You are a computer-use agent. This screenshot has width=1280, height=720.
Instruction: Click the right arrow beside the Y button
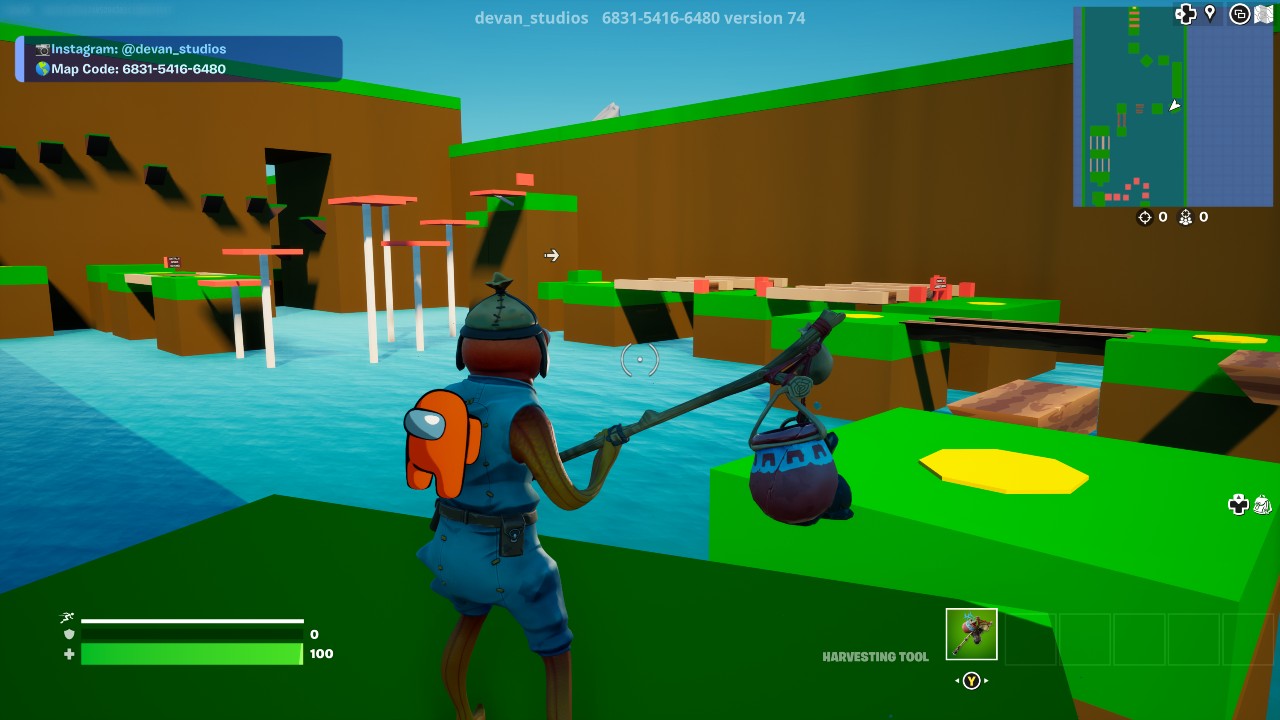click(985, 680)
